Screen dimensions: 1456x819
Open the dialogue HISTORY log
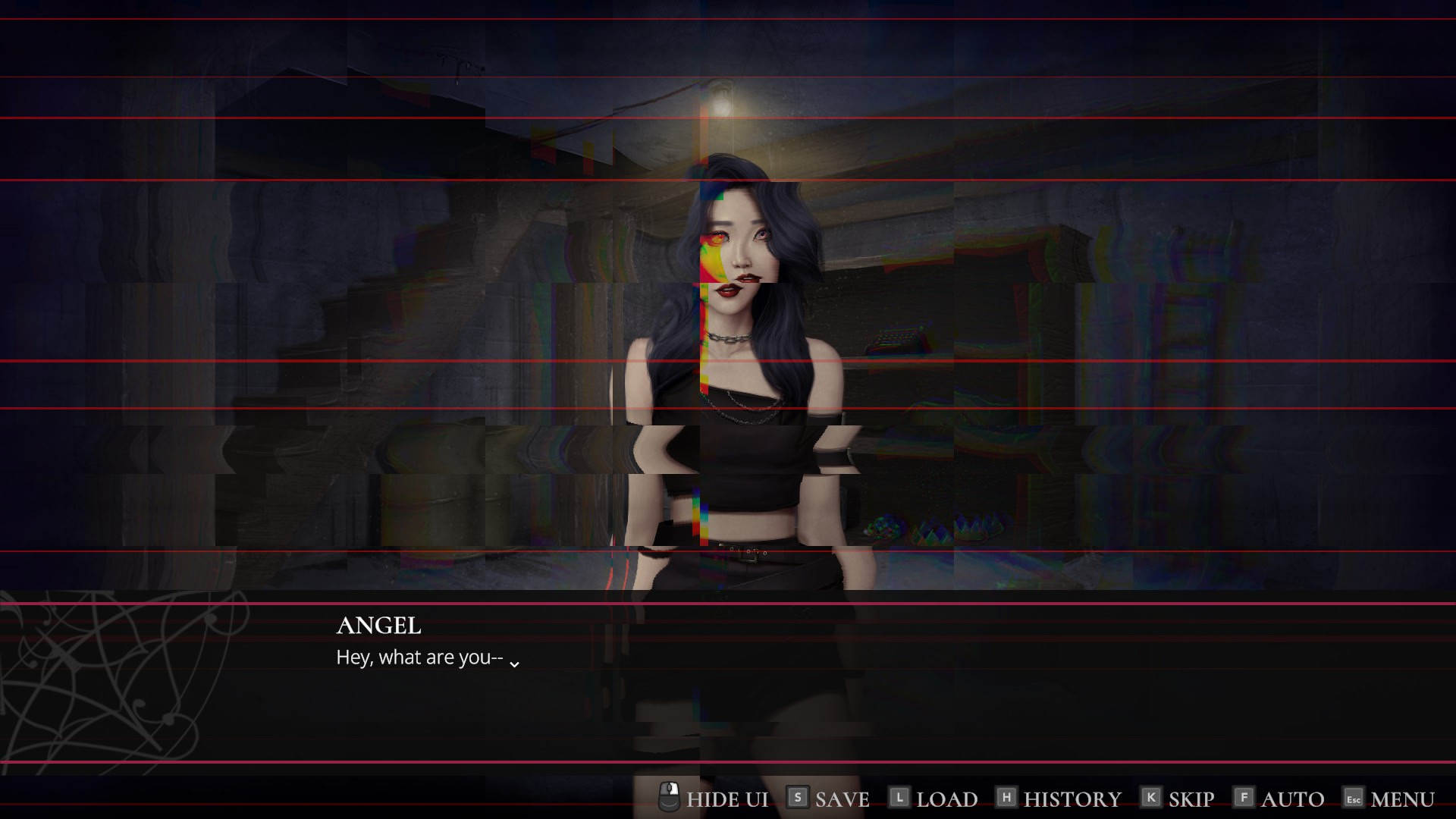pos(1072,798)
